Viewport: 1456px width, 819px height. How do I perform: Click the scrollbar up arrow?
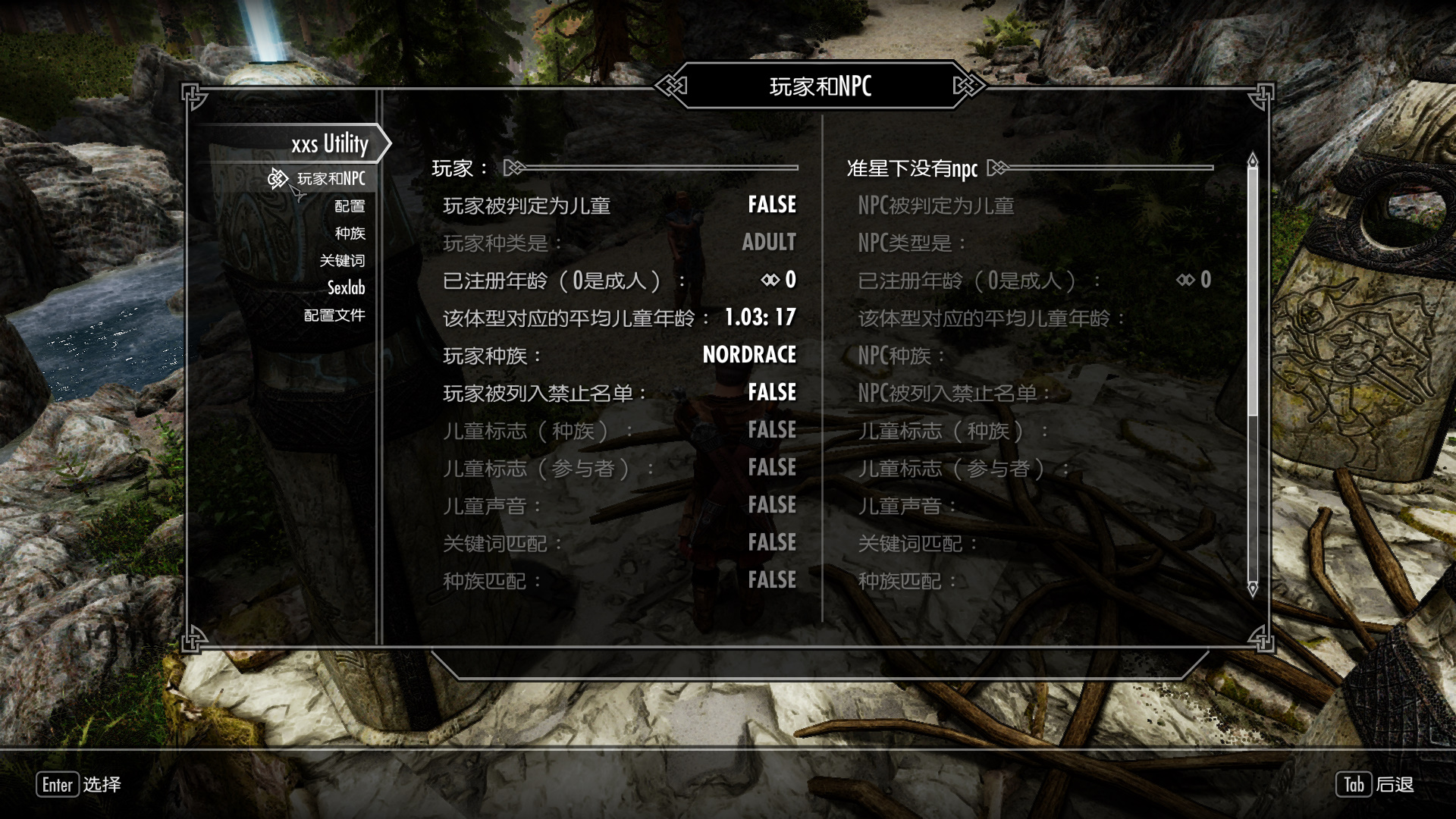(1253, 160)
